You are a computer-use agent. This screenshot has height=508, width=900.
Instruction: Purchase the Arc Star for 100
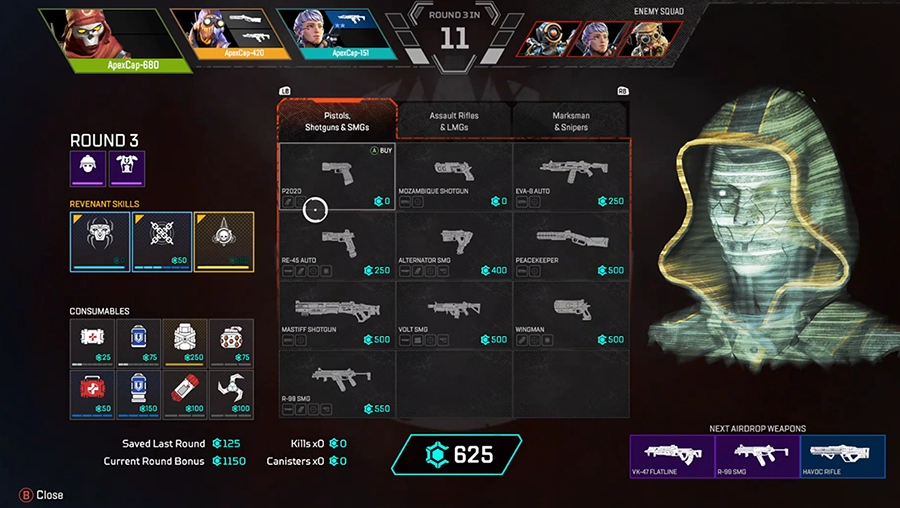[x=231, y=394]
